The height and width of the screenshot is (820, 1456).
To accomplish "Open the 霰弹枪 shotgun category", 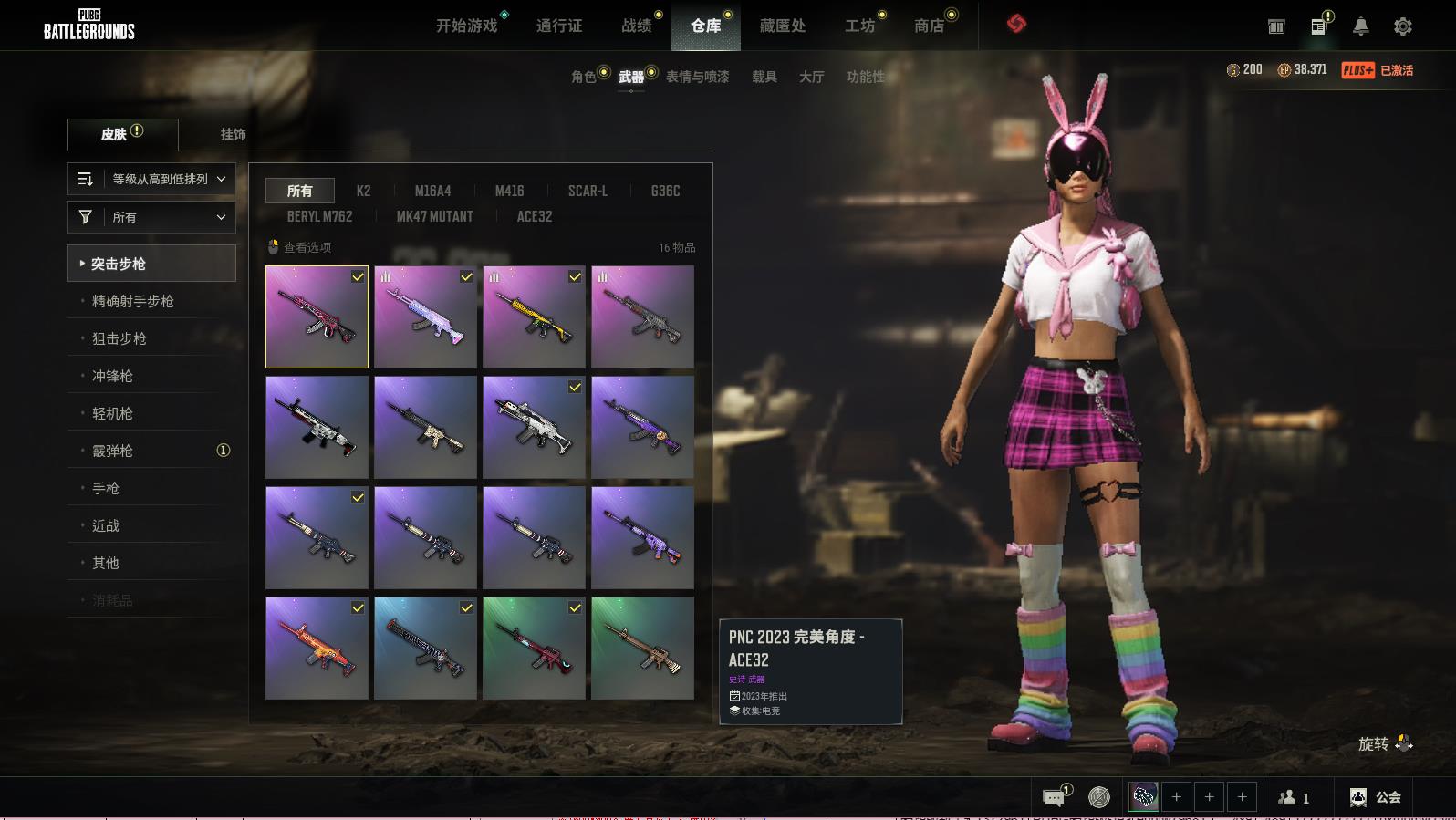I will (x=112, y=451).
